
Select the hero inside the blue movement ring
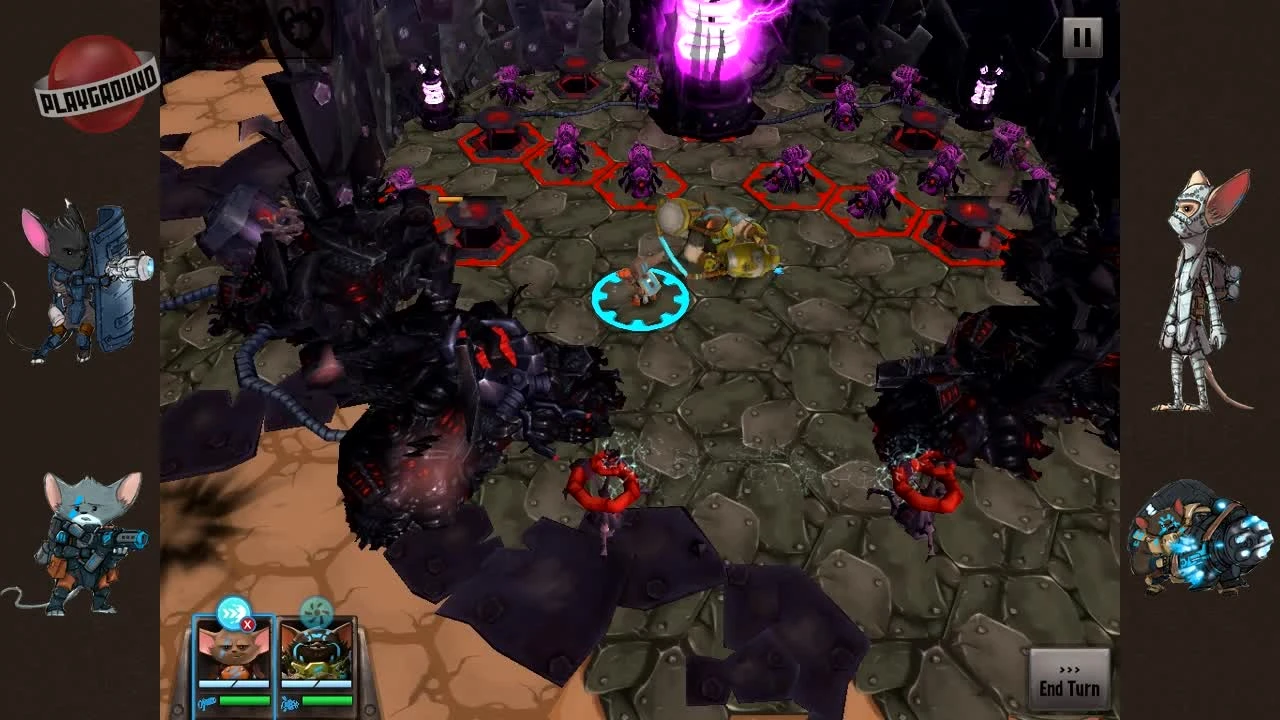coord(642,285)
